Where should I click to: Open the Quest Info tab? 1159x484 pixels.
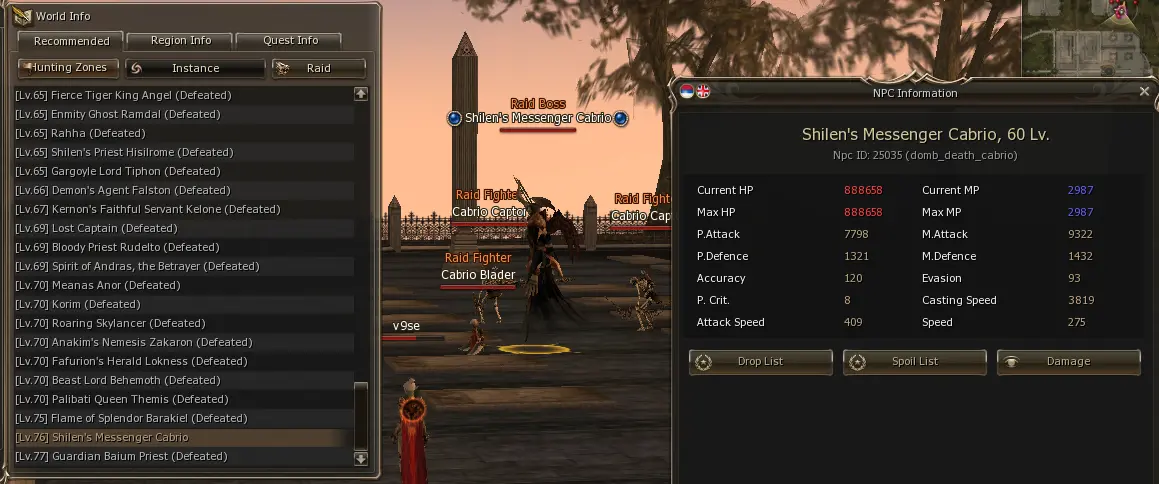pos(291,41)
